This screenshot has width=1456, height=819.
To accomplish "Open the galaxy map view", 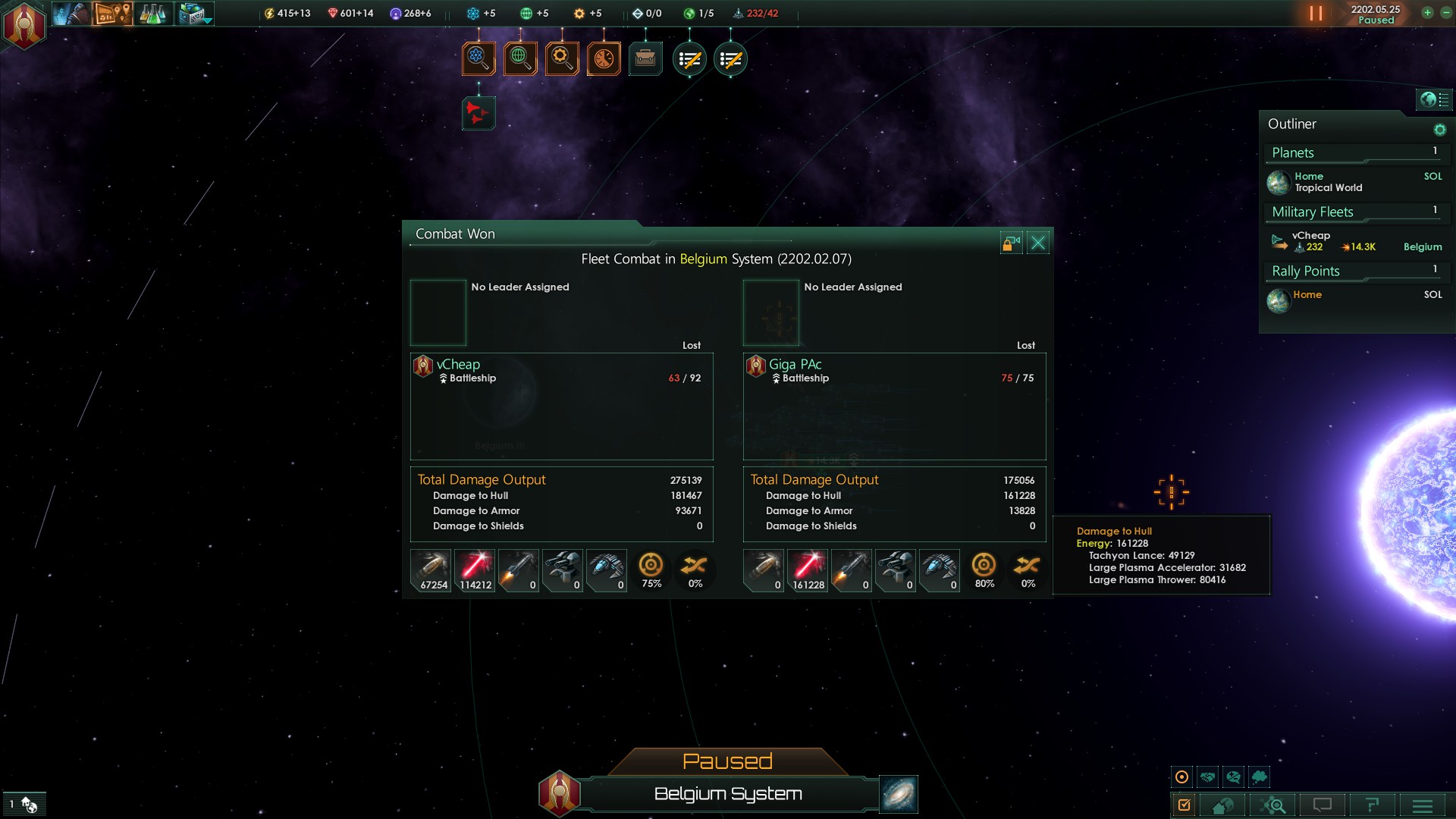I will tap(899, 794).
